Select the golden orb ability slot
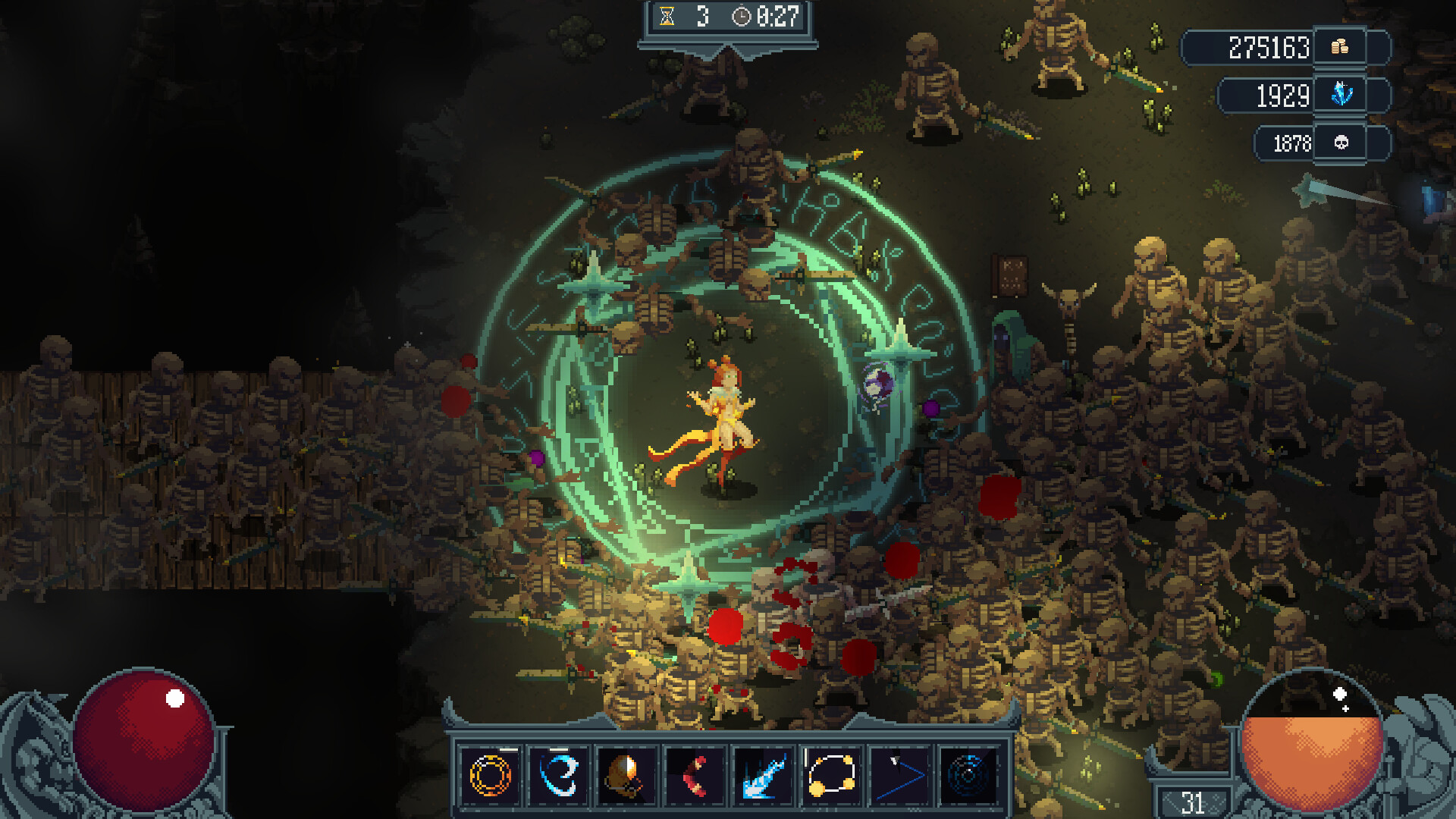Viewport: 1456px width, 819px height. [x=626, y=776]
